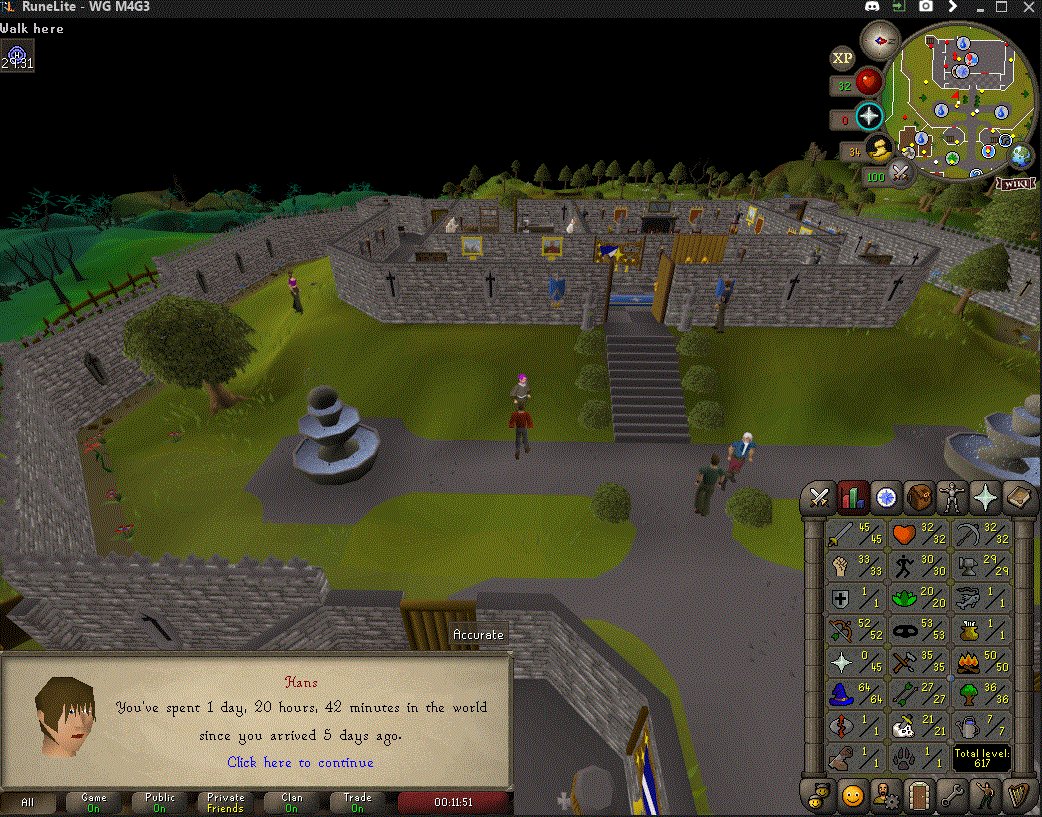Open the Inventory backpack tab

[920, 496]
